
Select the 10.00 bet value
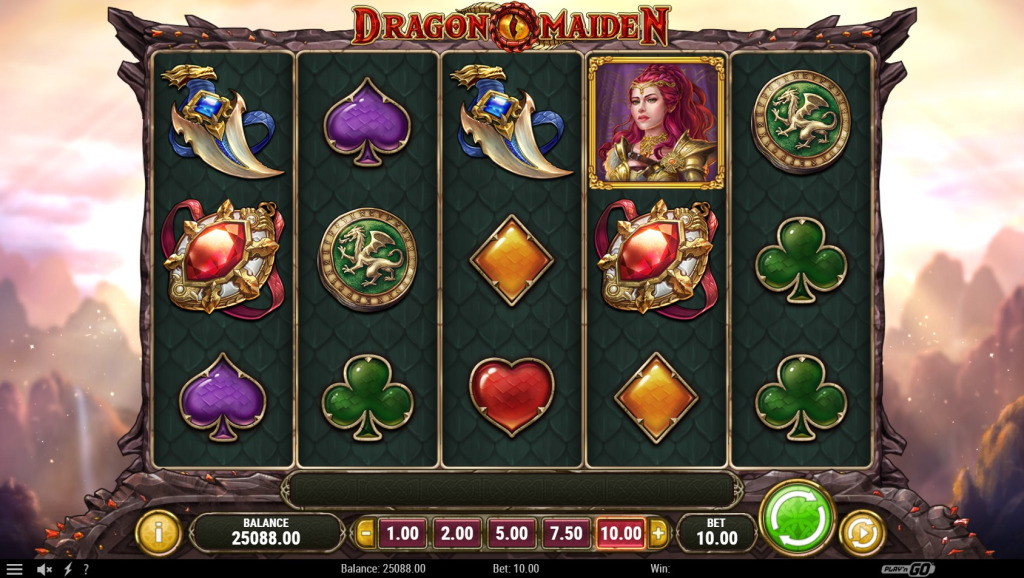tap(620, 533)
